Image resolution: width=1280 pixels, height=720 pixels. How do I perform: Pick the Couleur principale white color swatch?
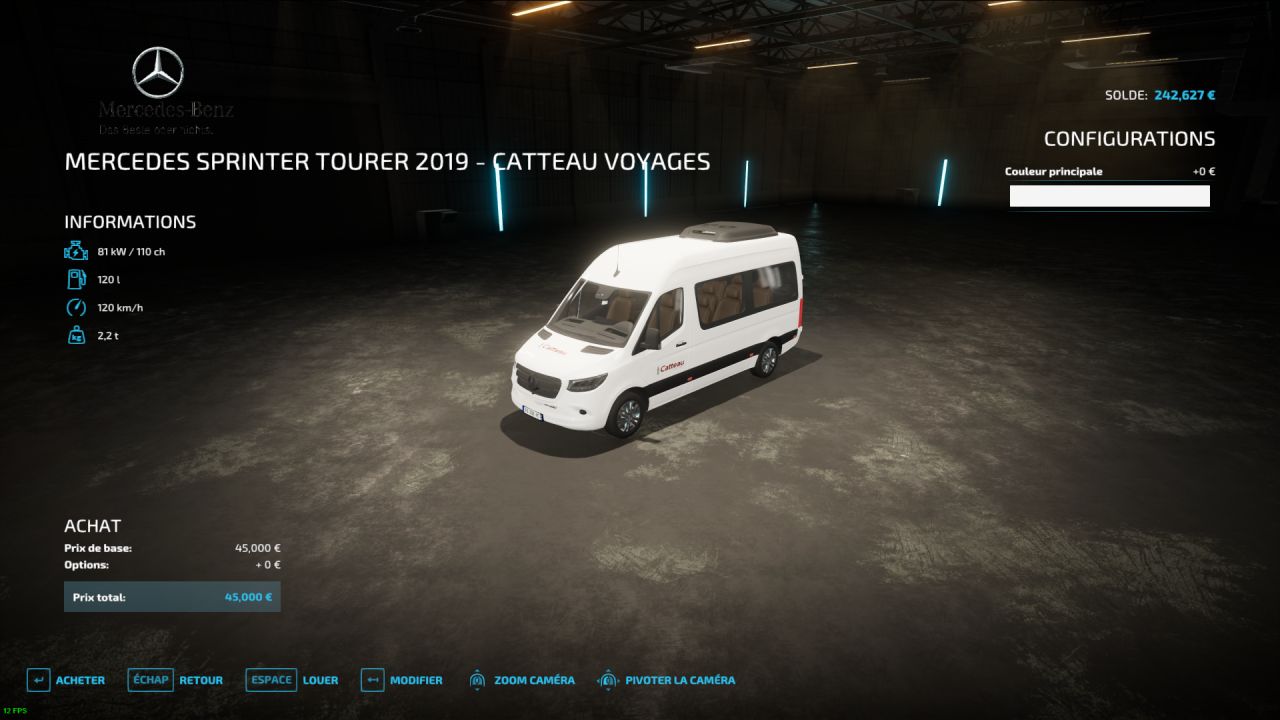(x=1109, y=195)
